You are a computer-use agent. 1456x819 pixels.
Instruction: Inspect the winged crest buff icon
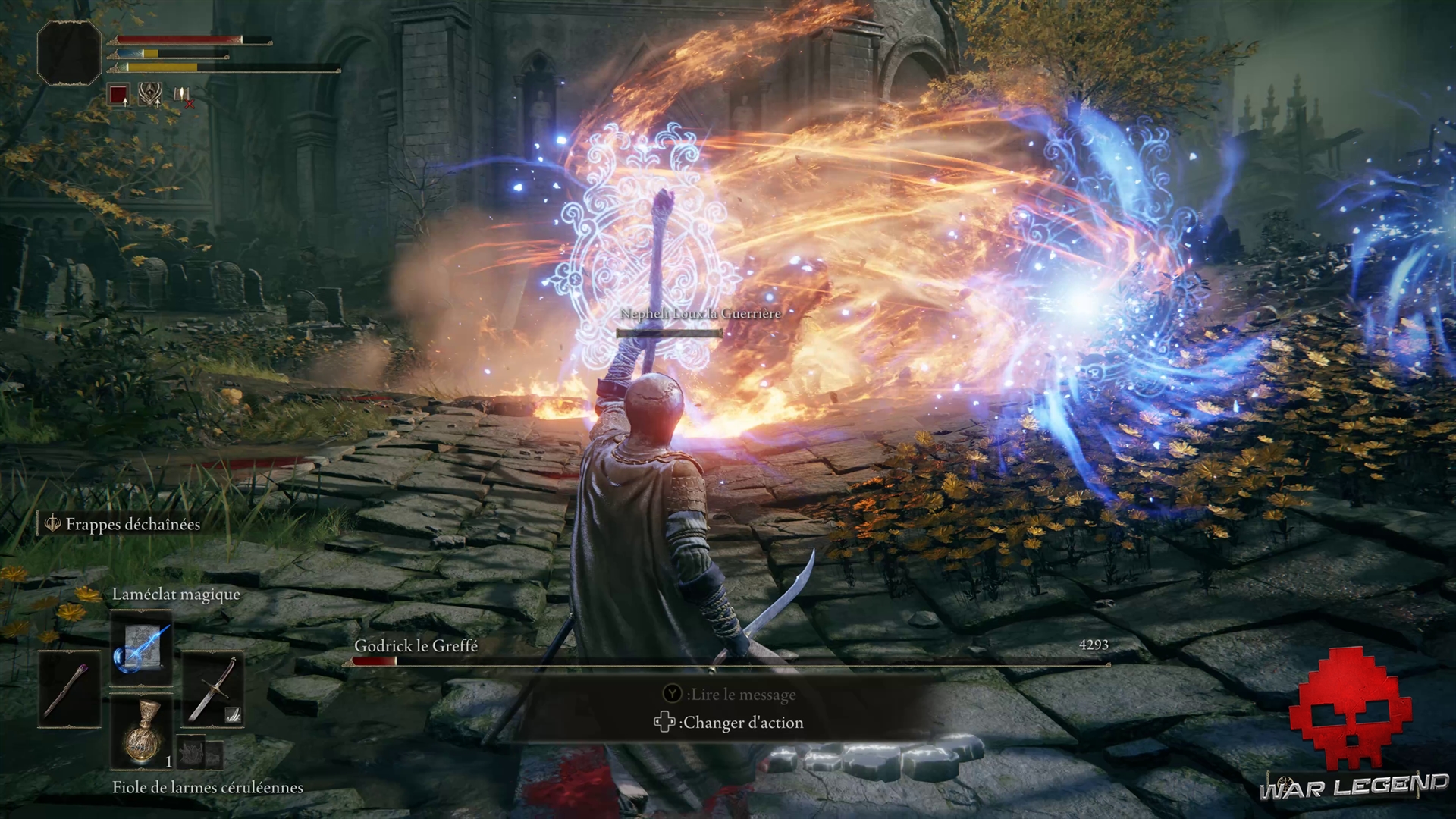pyautogui.click(x=150, y=94)
